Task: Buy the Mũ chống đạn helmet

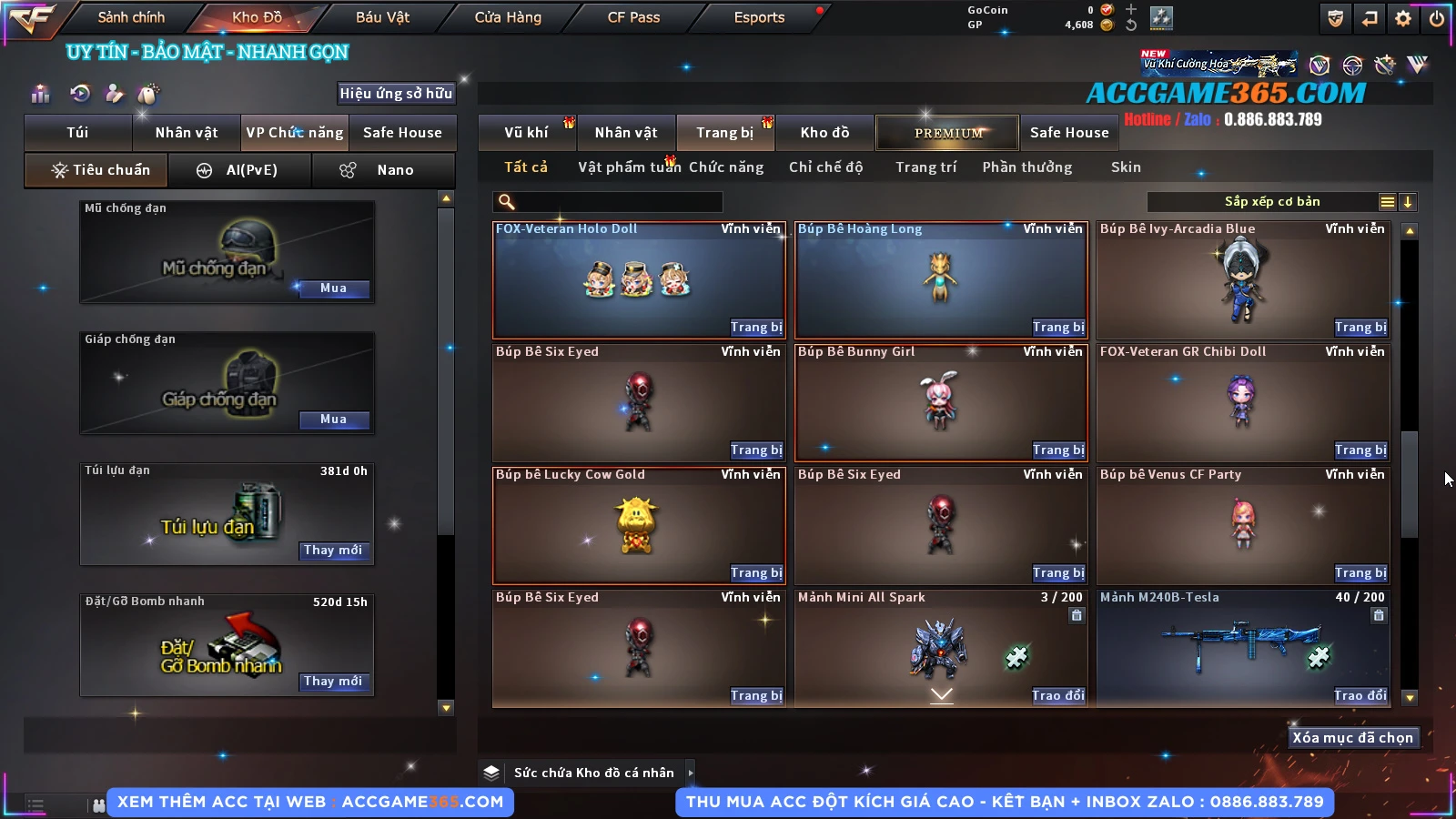Action: point(333,288)
